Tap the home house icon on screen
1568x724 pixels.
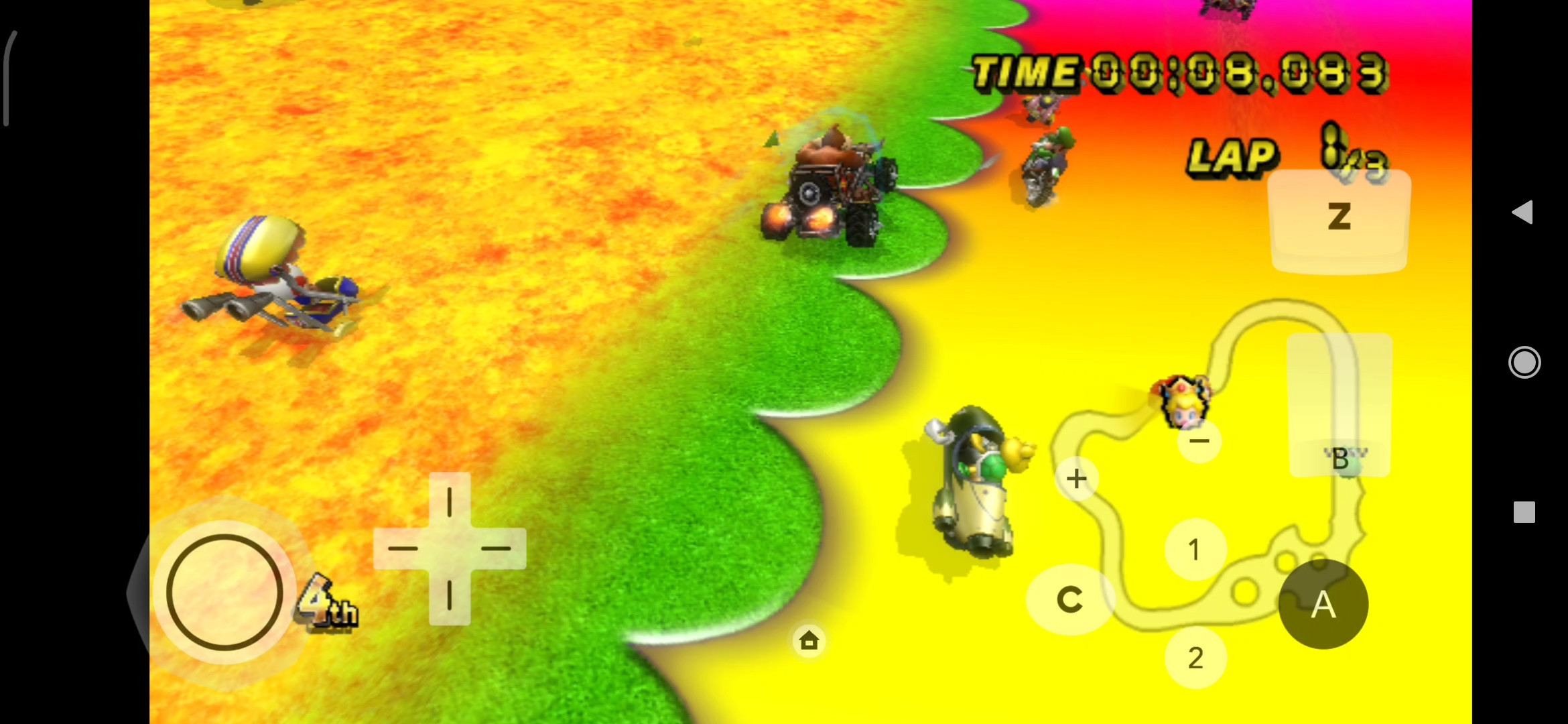(x=809, y=641)
